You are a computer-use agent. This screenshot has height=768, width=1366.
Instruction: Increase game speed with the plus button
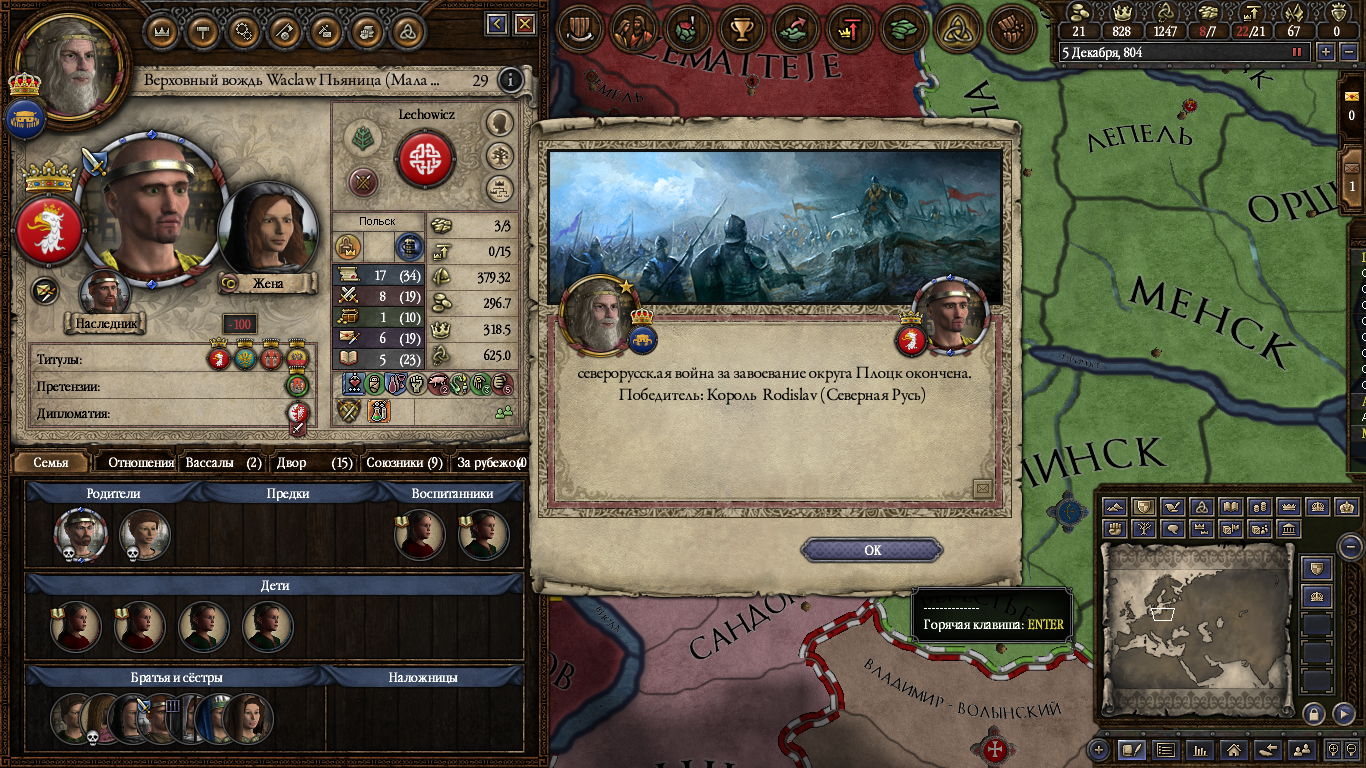click(x=1326, y=52)
